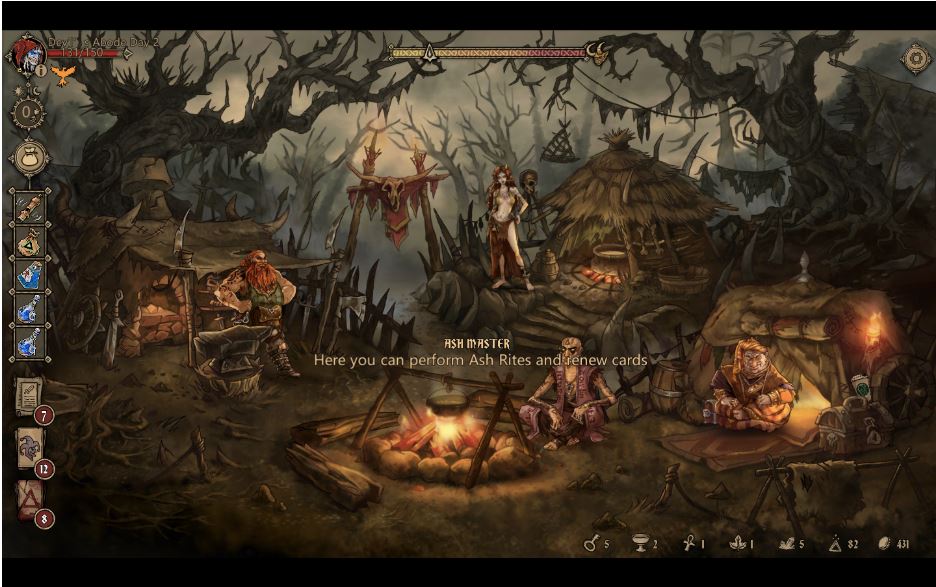936x587 pixels.
Task: Open the inventory bag button
Action: coord(30,158)
